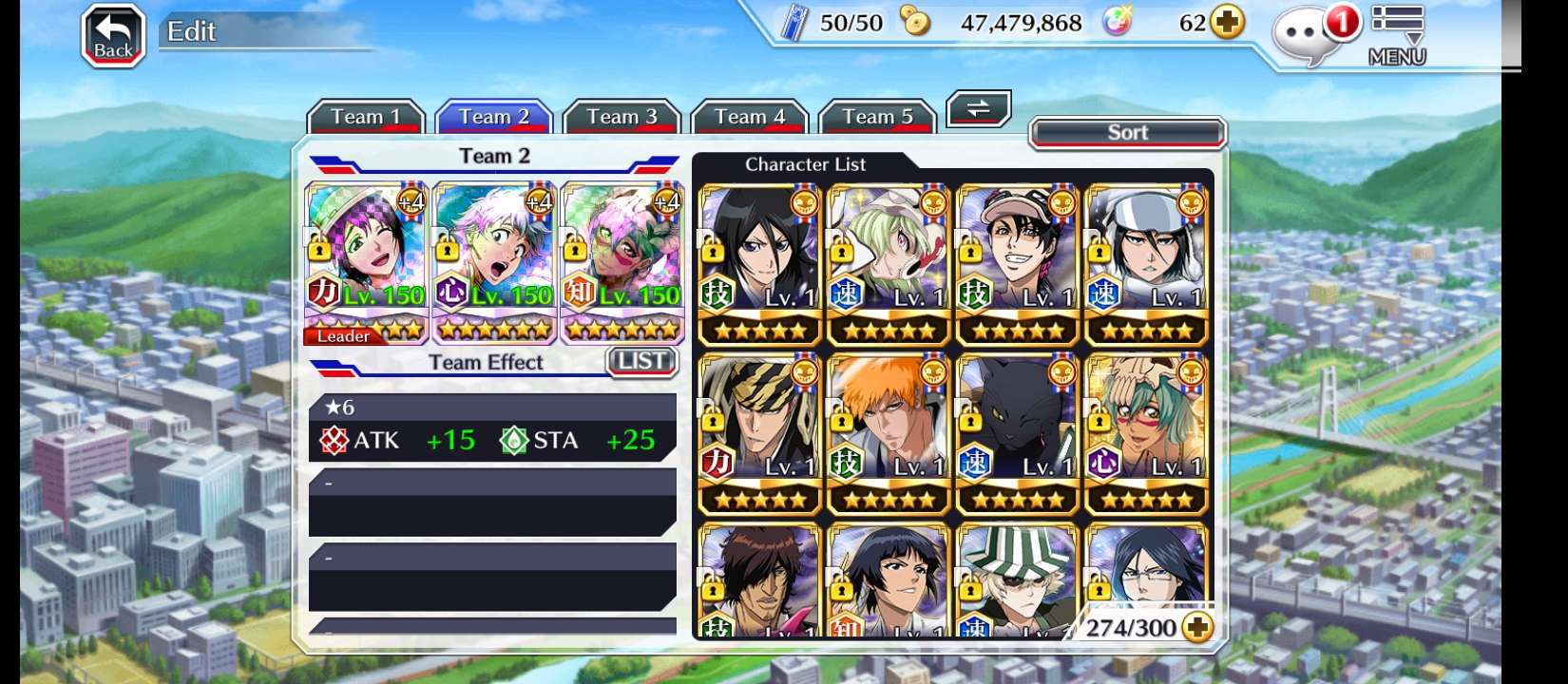Open the MENU
This screenshot has height=684, width=1568.
coord(1397,36)
